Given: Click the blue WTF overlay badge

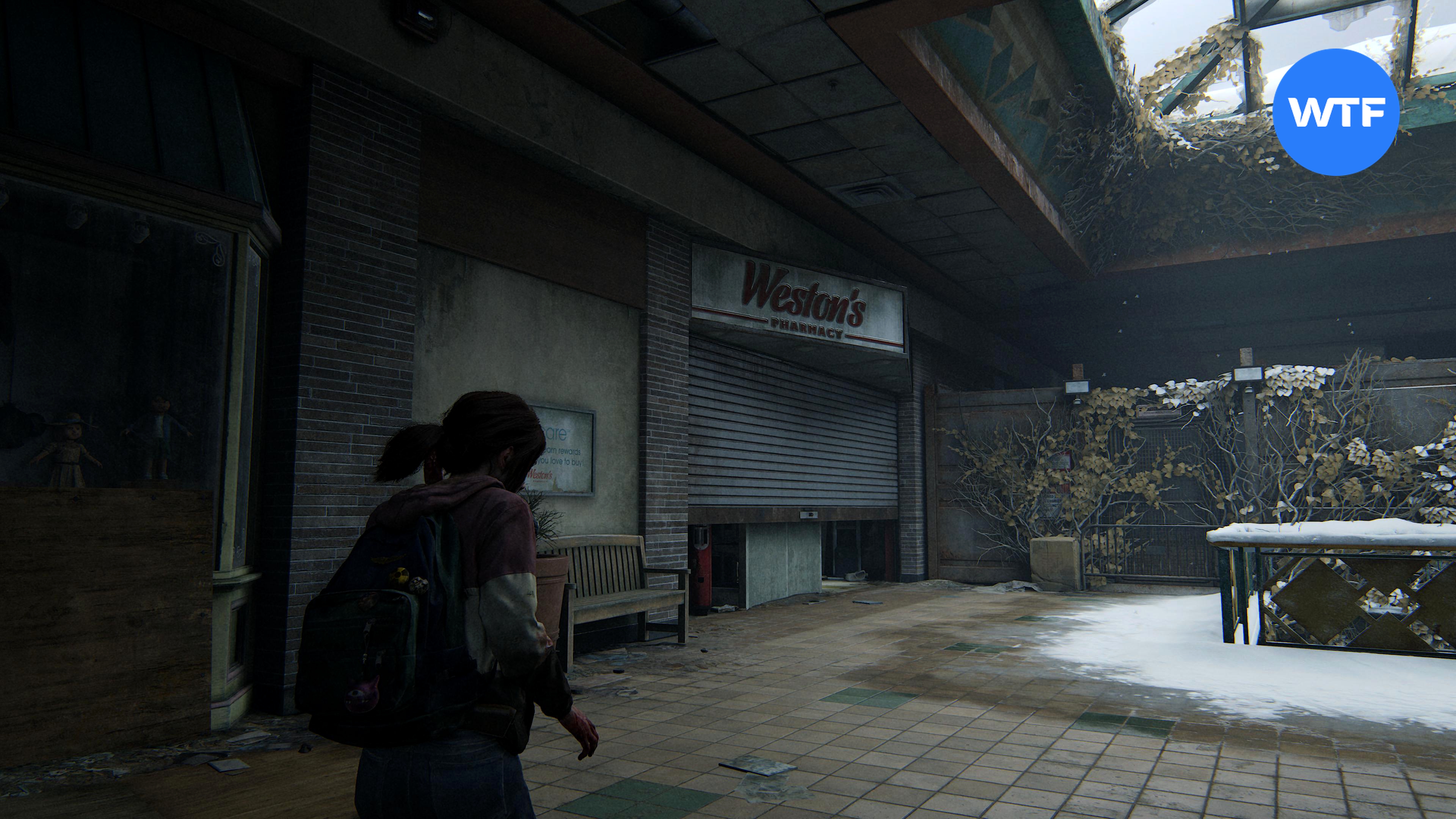Looking at the screenshot, I should click(1335, 112).
